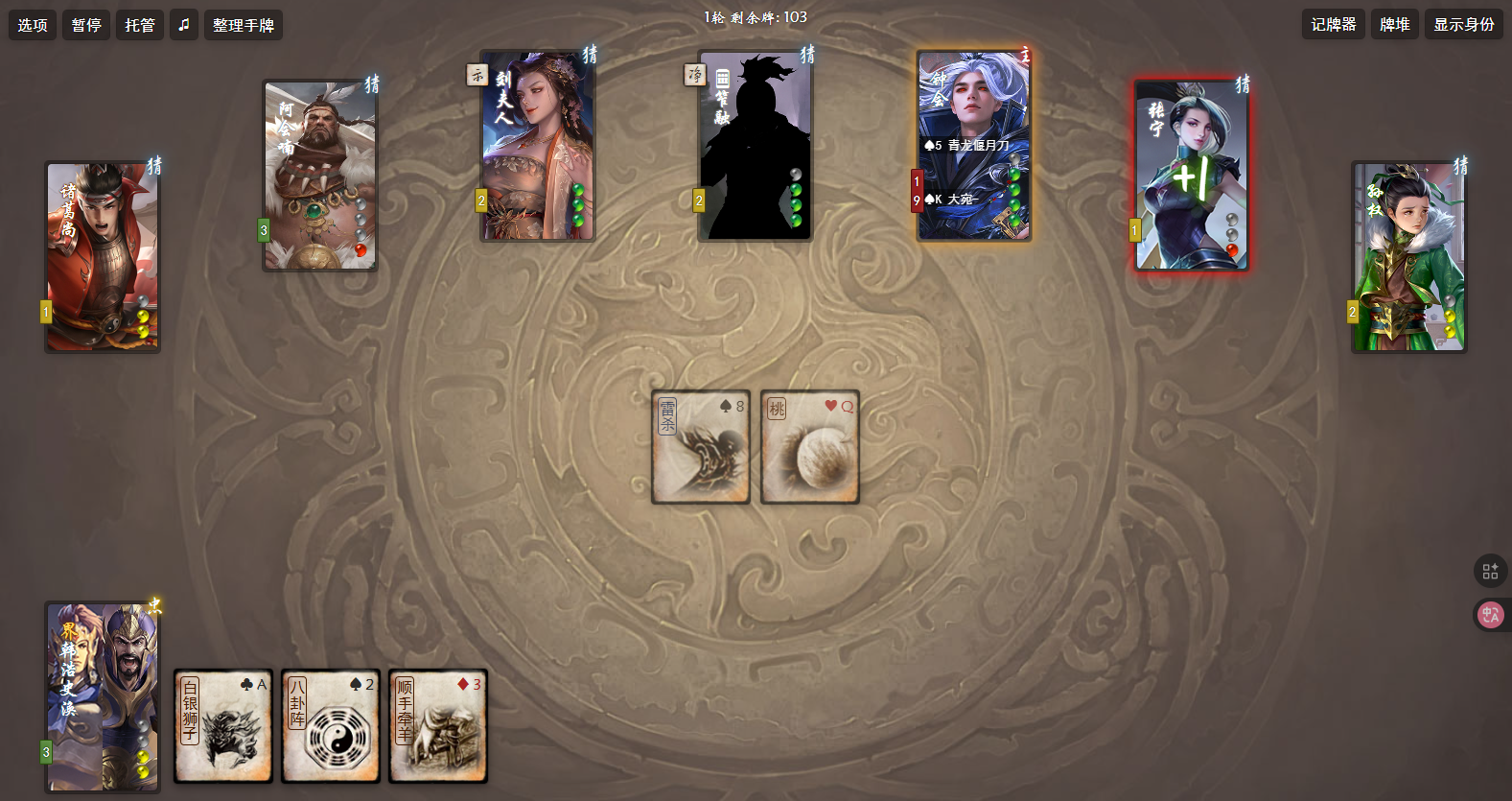Screen dimensions: 1512x801
Task: Select the 白银狮子 card in hand
Action: [x=223, y=726]
